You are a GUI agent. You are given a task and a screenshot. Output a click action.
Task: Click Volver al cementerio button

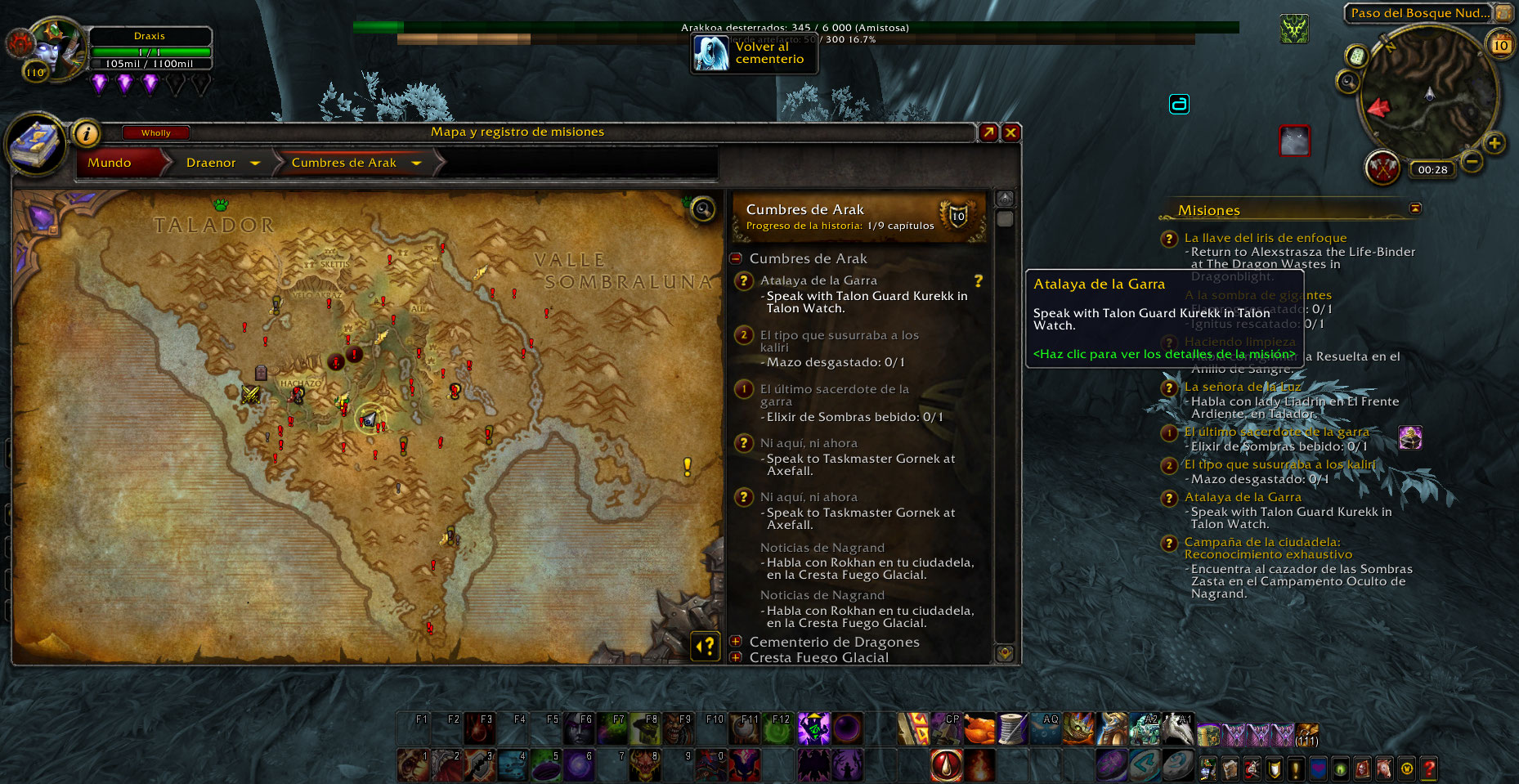tap(754, 53)
